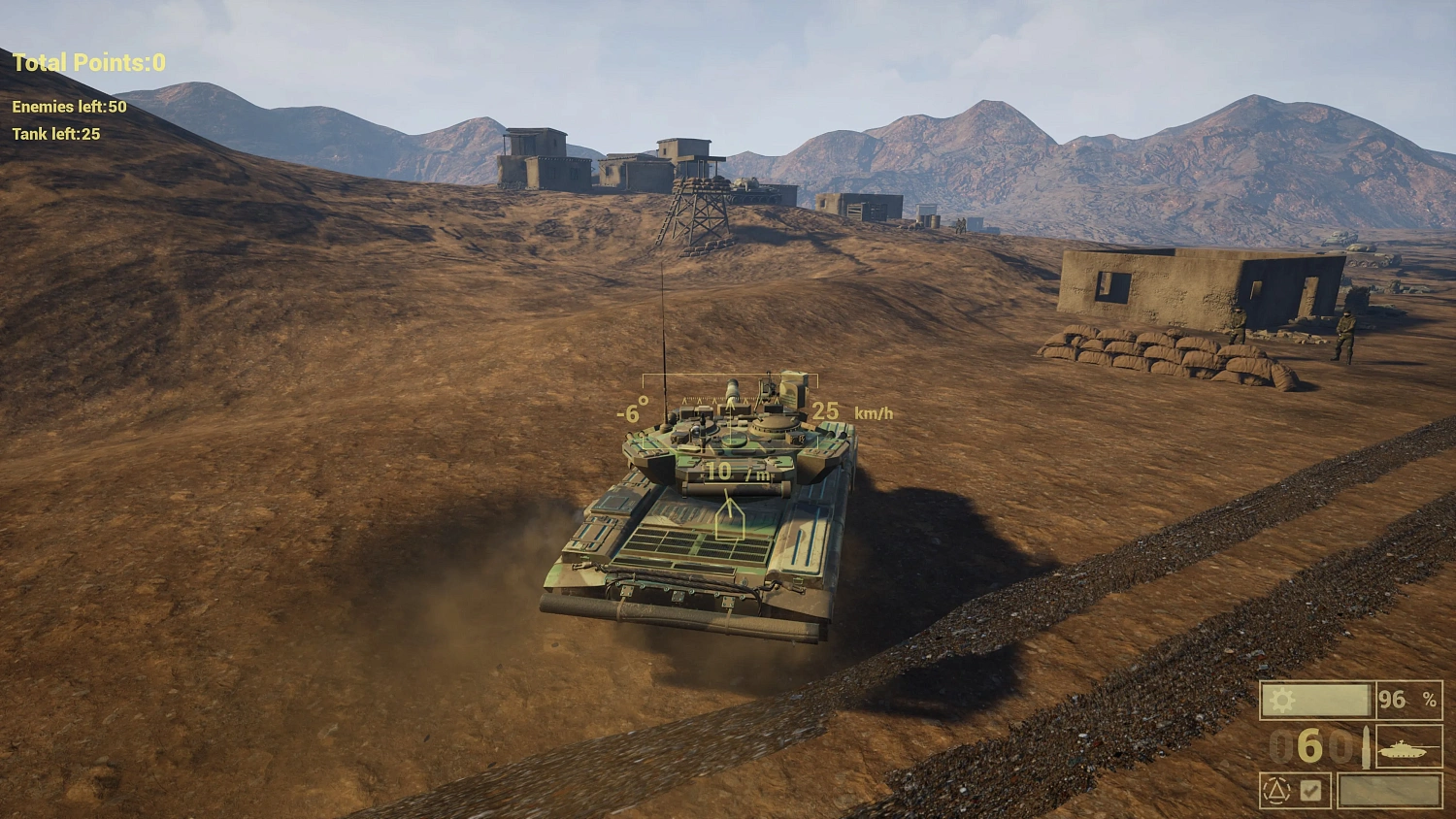Select the shell icon beside the ammo count
Viewport: 1456px width, 819px height.
[x=1367, y=747]
